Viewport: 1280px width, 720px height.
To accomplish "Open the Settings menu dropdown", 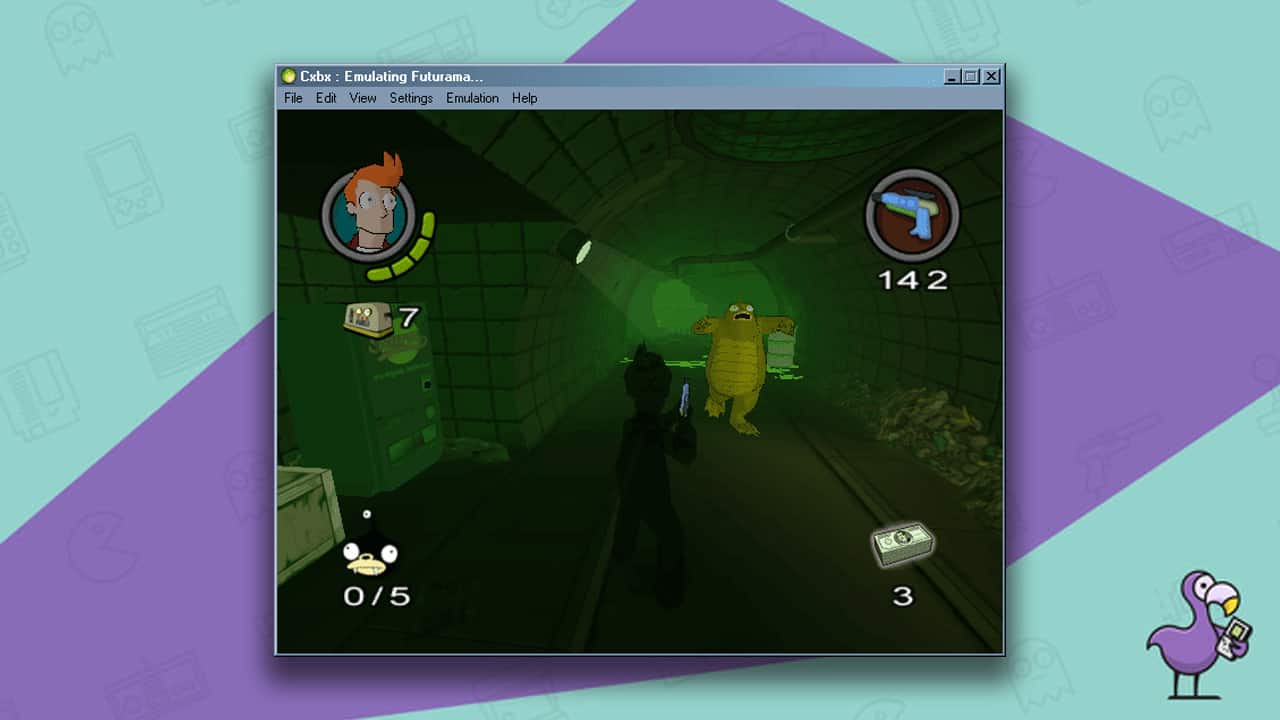I will [x=410, y=98].
